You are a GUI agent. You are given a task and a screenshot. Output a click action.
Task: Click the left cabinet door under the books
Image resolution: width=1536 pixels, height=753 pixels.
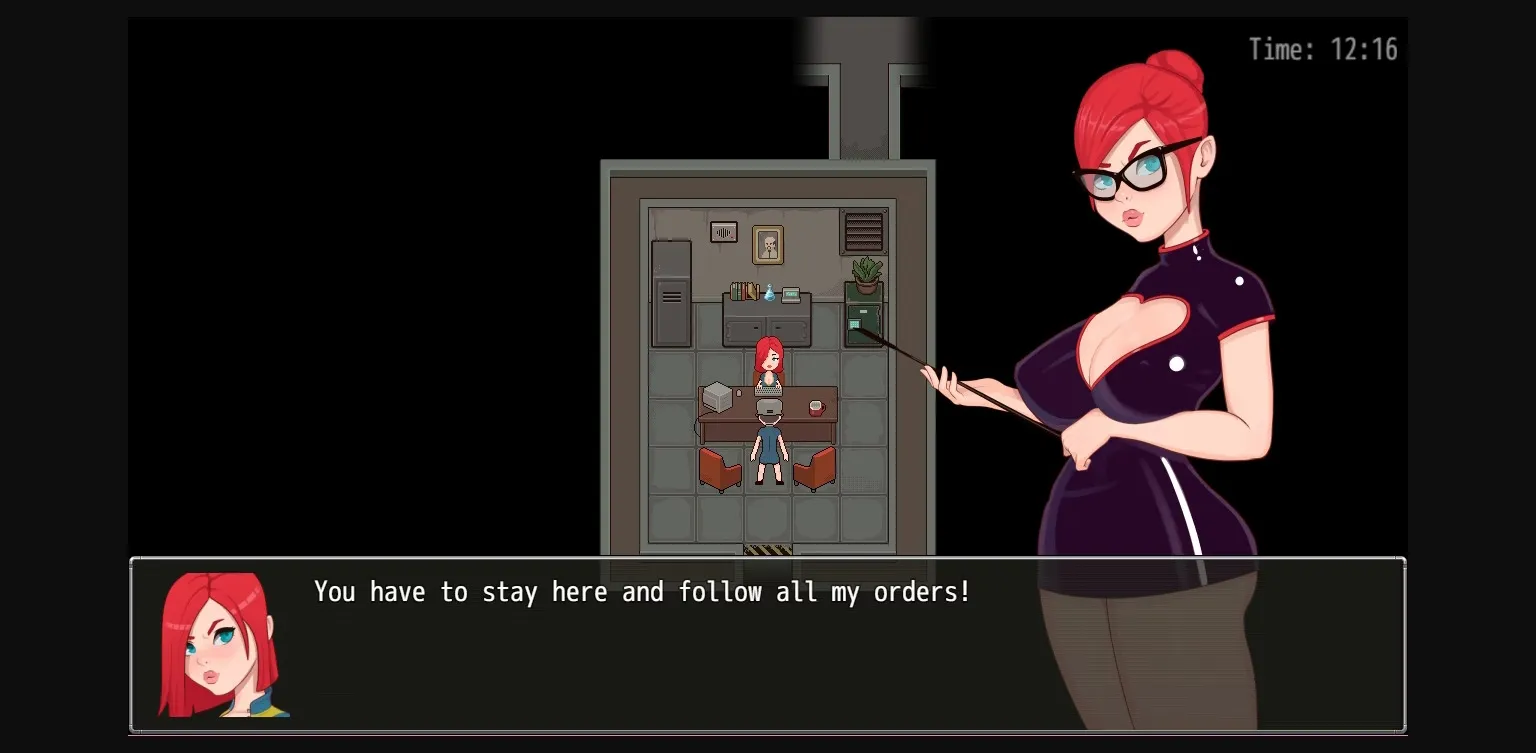[743, 328]
